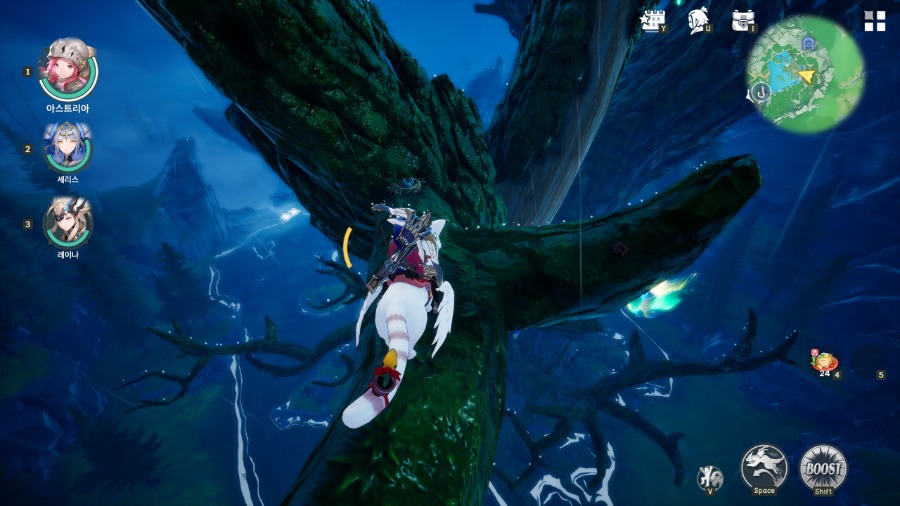The height and width of the screenshot is (506, 900).
Task: Open the circular minimap
Action: click(x=806, y=74)
